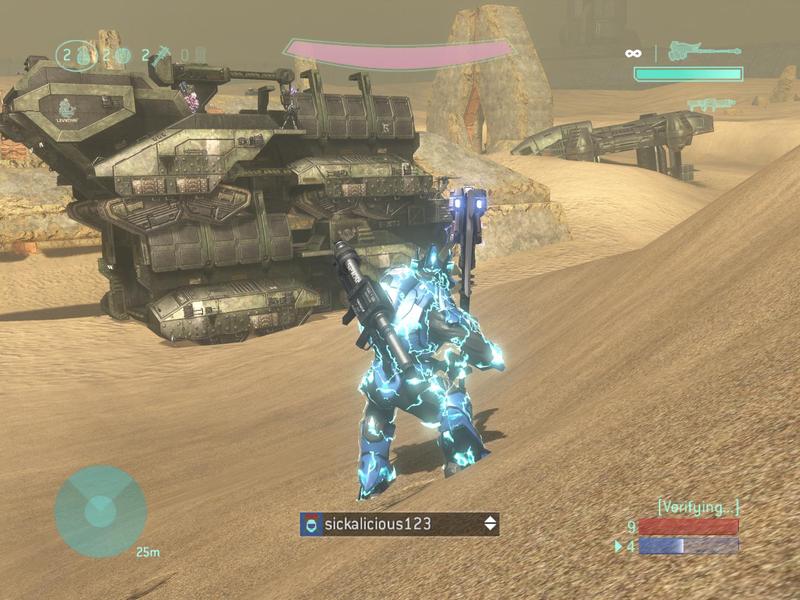This screenshot has height=600, width=800.
Task: Open the sickalicious123 player selector
Action: pyautogui.click(x=399, y=524)
